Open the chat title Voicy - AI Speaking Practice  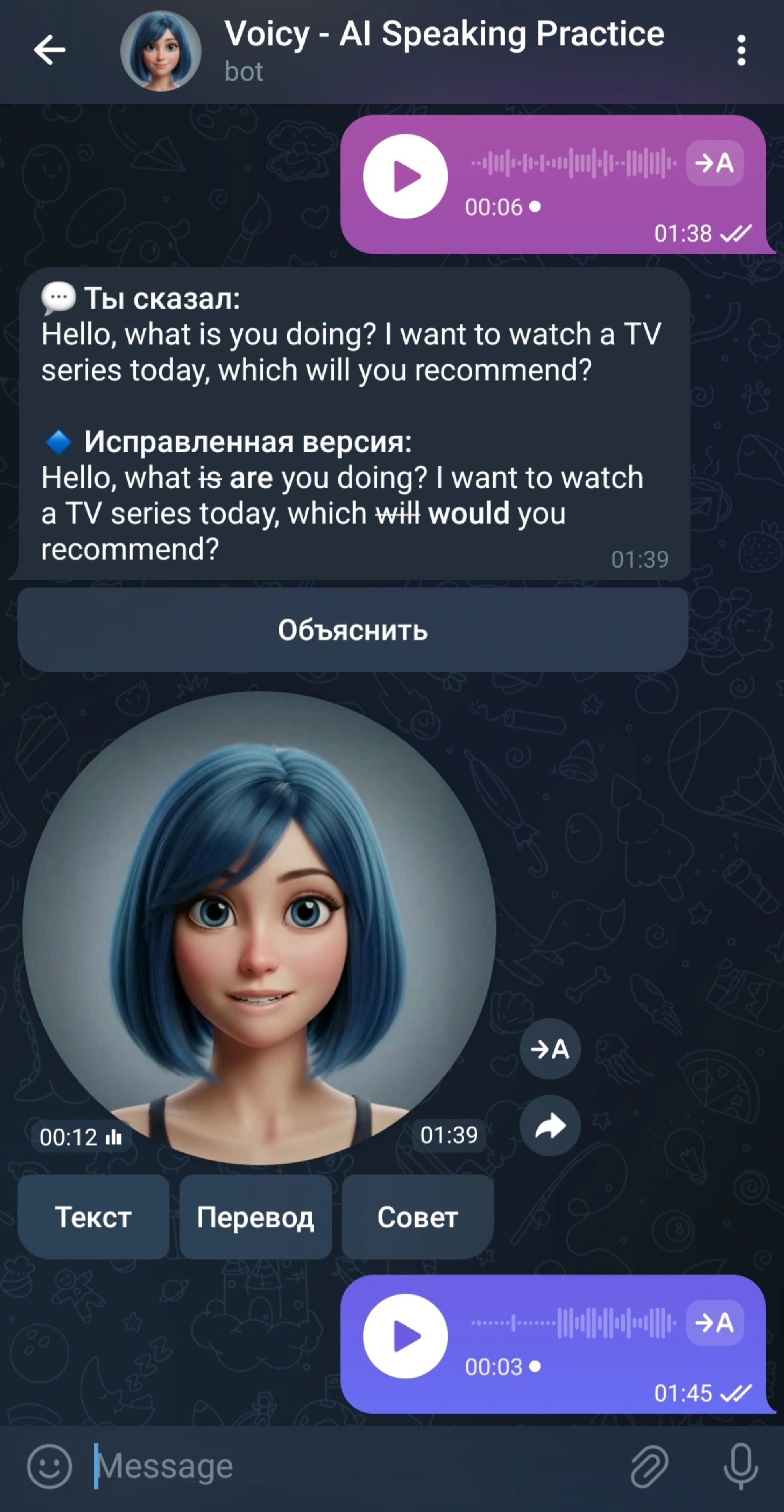pos(444,34)
